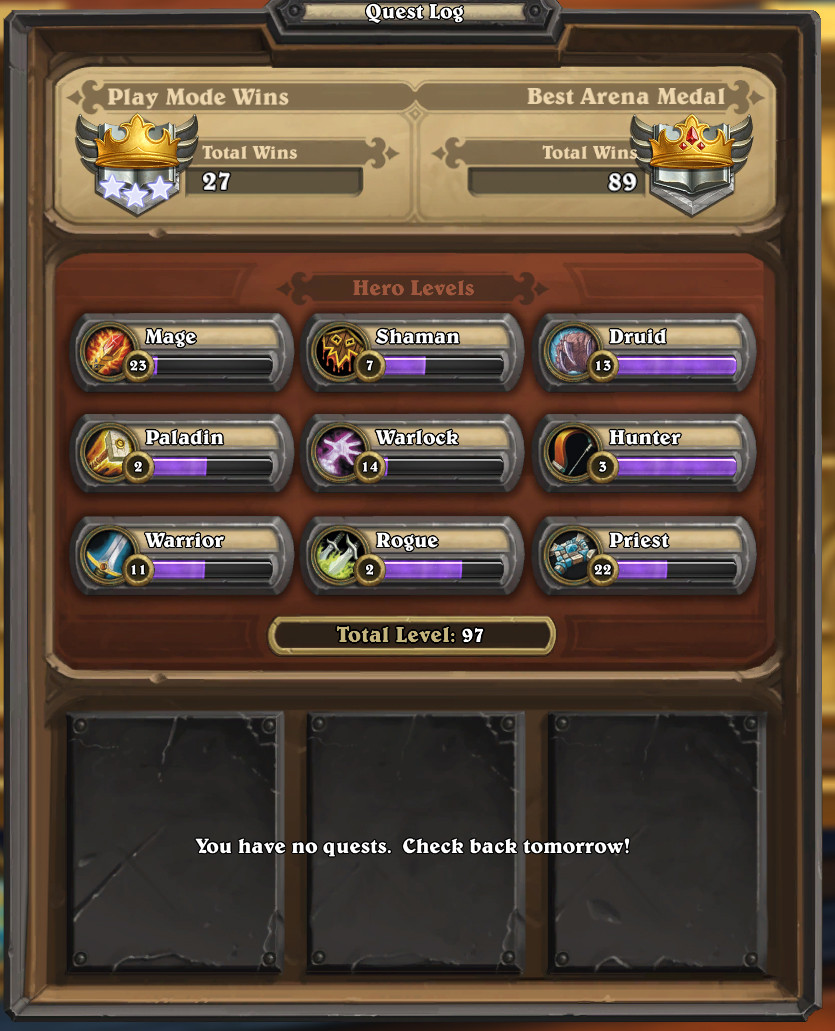
Task: Click the Druid hero level entry
Action: click(644, 352)
